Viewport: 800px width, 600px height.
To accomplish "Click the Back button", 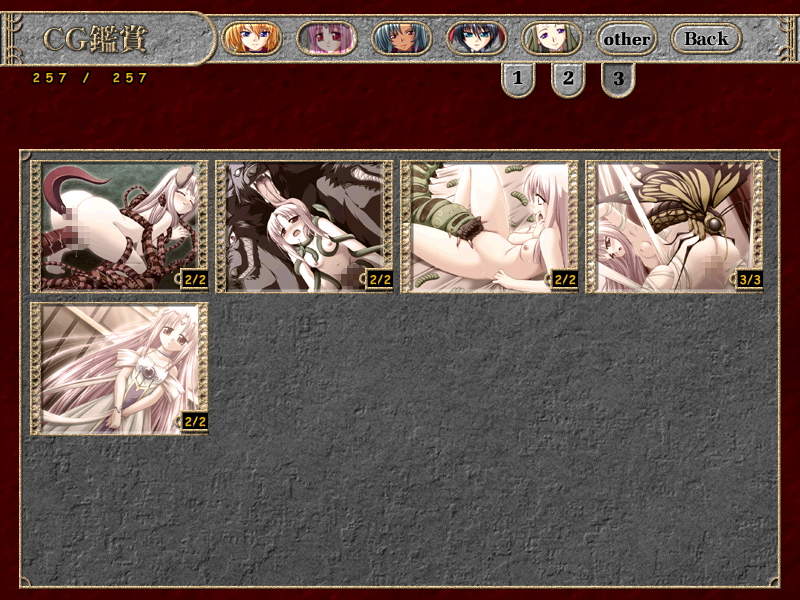I will coord(706,39).
